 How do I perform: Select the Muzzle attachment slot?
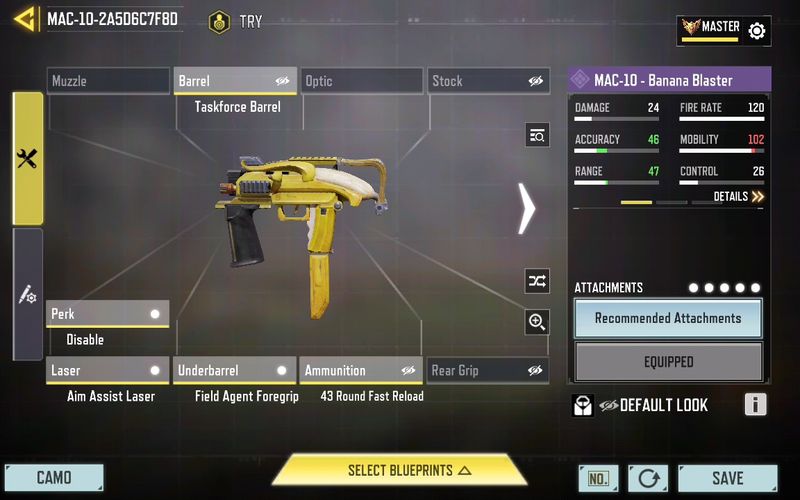coord(109,81)
